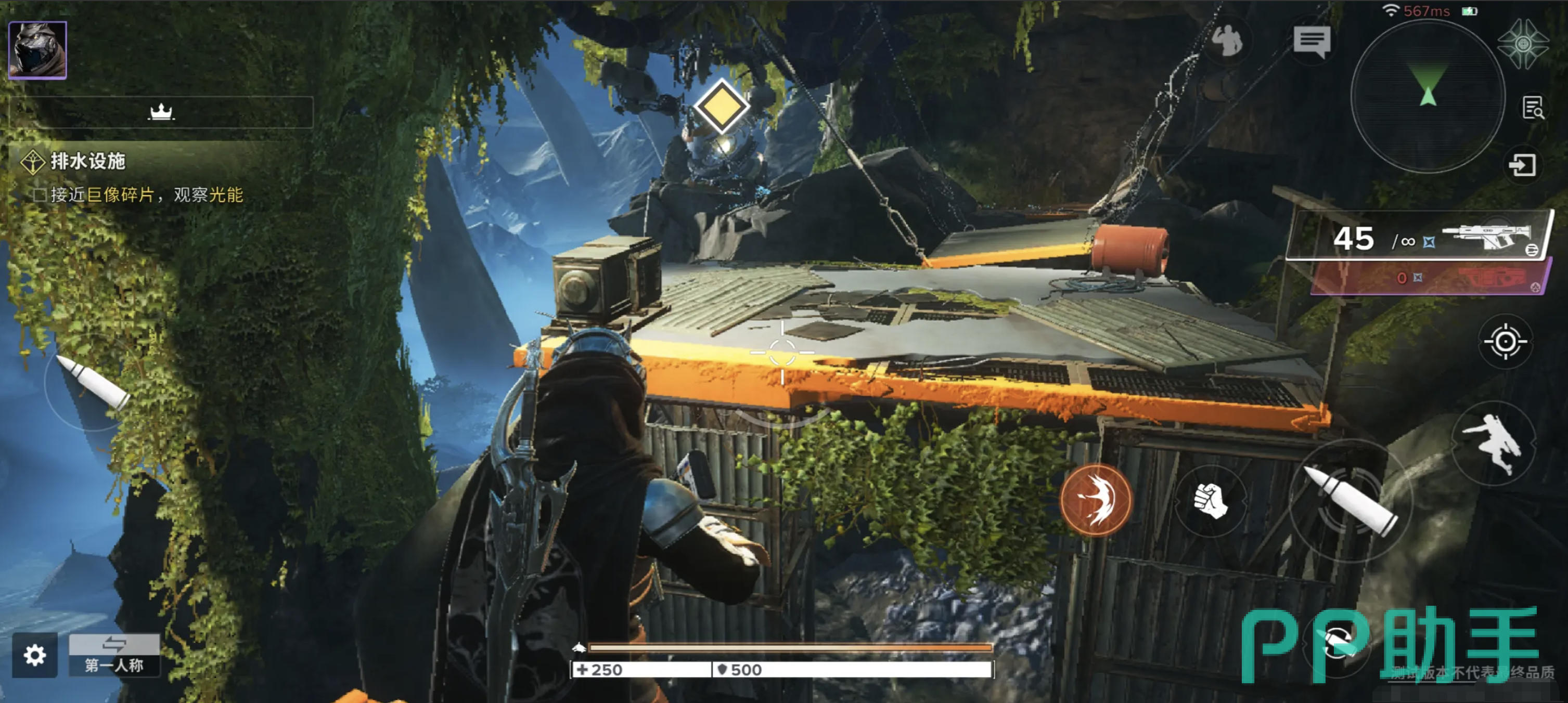This screenshot has height=703, width=1568.
Task: Click the exit door icon
Action: click(1523, 165)
